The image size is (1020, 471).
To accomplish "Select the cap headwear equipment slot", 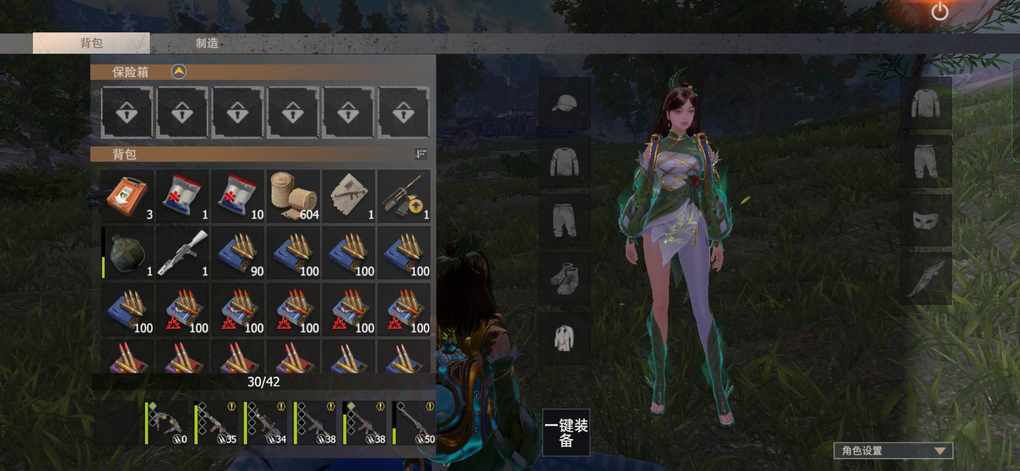I will (566, 104).
